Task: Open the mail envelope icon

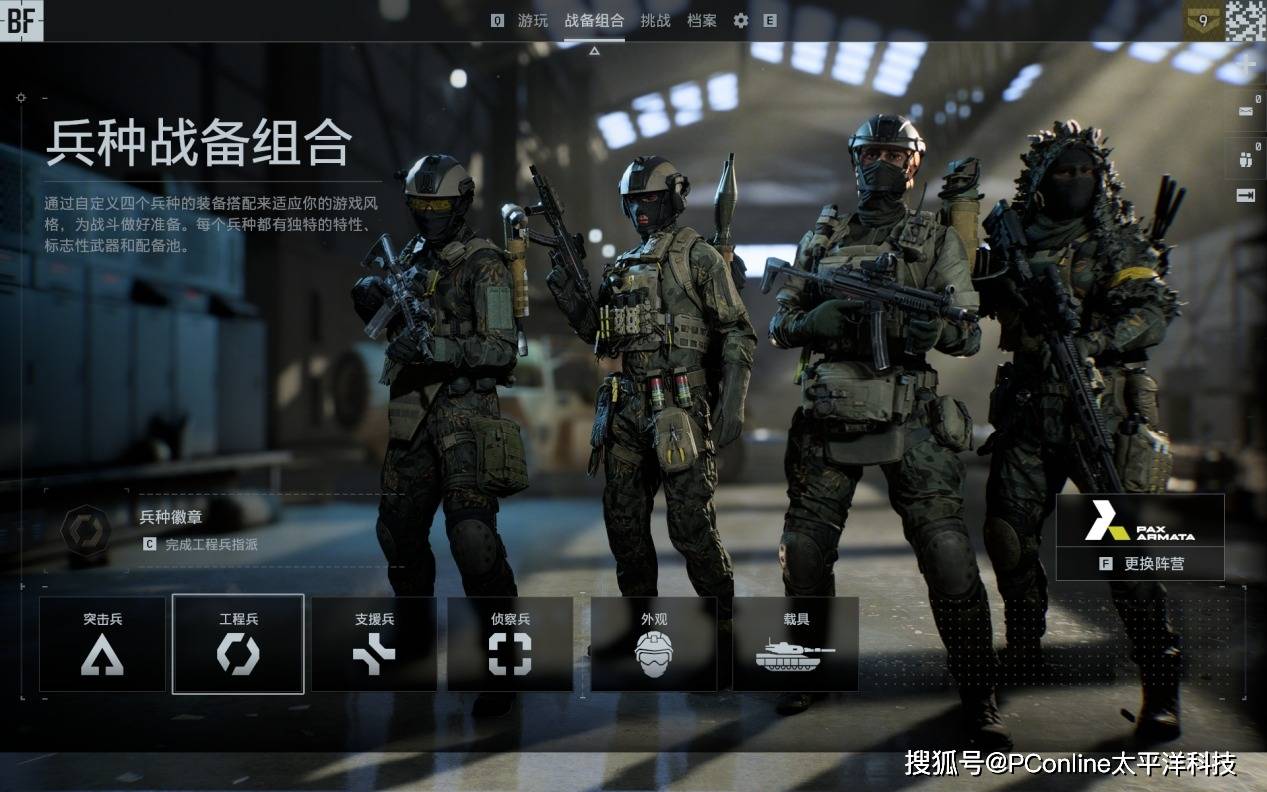Action: [x=1246, y=111]
